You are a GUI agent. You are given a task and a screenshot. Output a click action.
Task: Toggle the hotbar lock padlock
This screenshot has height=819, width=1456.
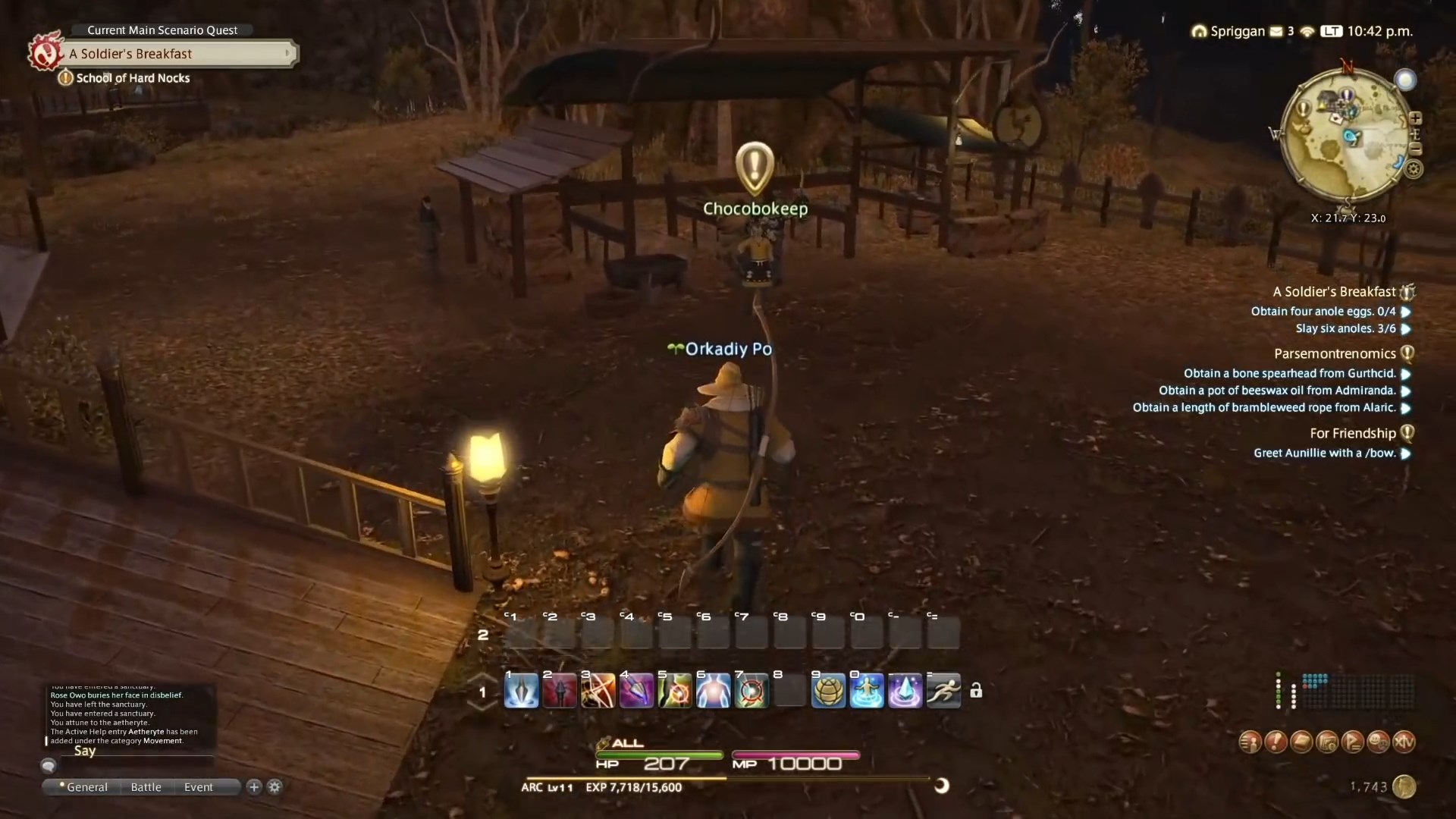coord(977,690)
